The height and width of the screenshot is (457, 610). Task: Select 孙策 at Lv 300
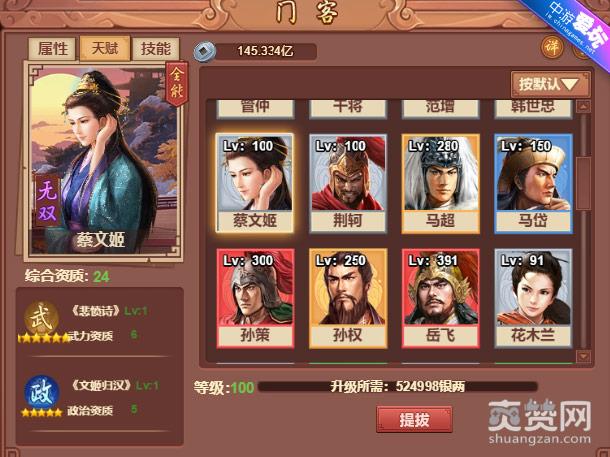[x=254, y=298]
